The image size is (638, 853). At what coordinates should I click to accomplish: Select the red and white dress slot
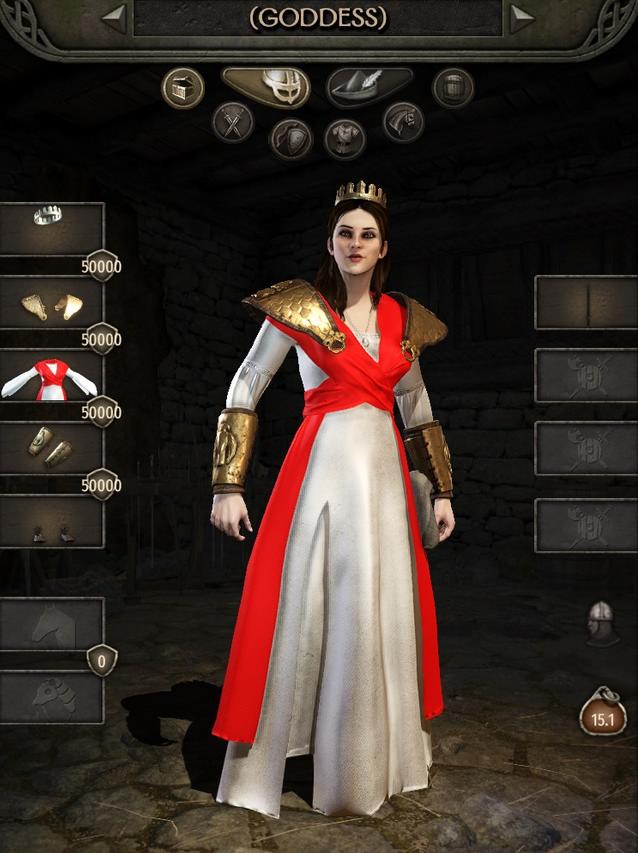52,376
